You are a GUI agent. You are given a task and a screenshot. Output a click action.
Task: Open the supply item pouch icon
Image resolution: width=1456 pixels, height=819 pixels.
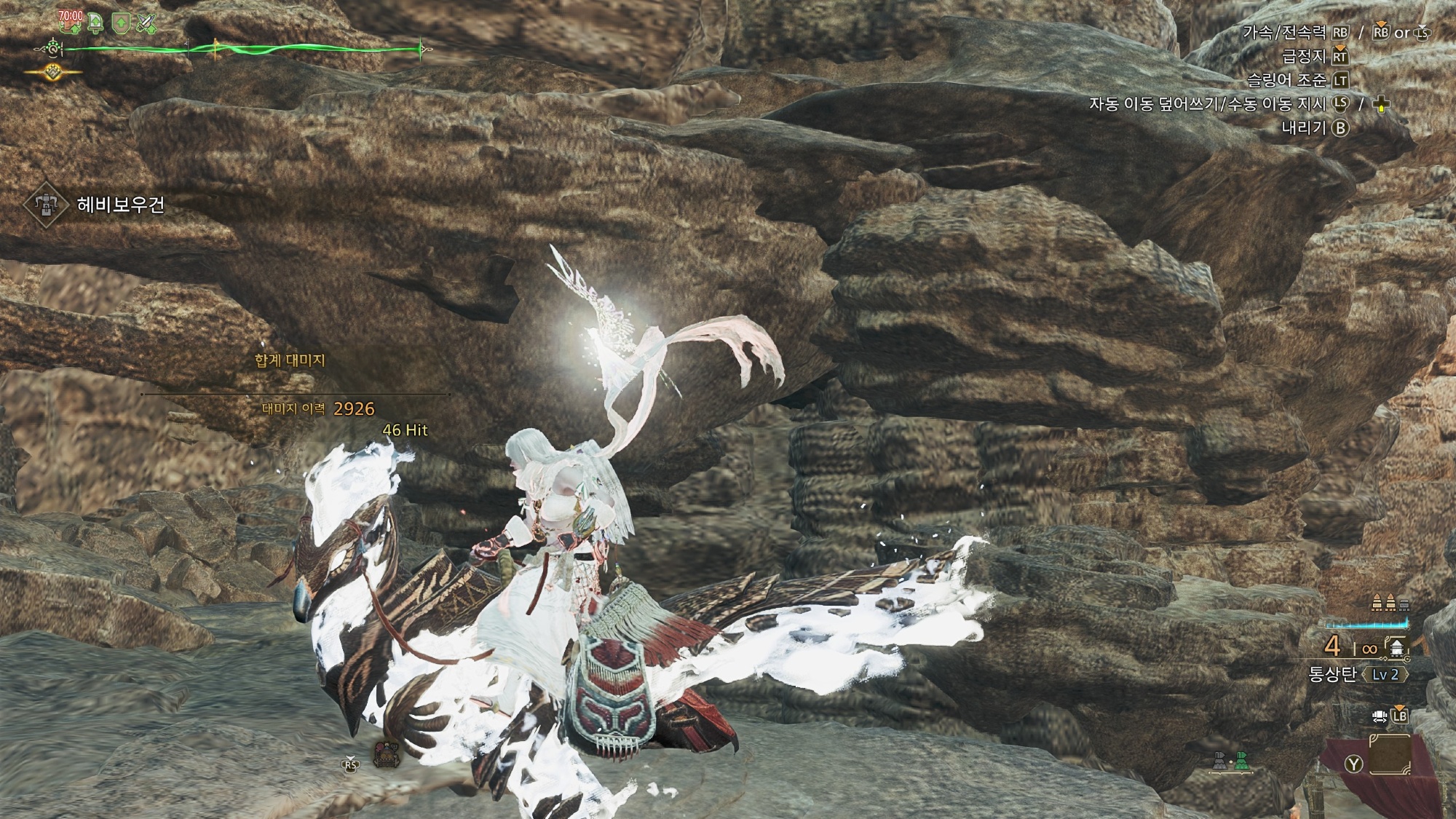tap(386, 754)
